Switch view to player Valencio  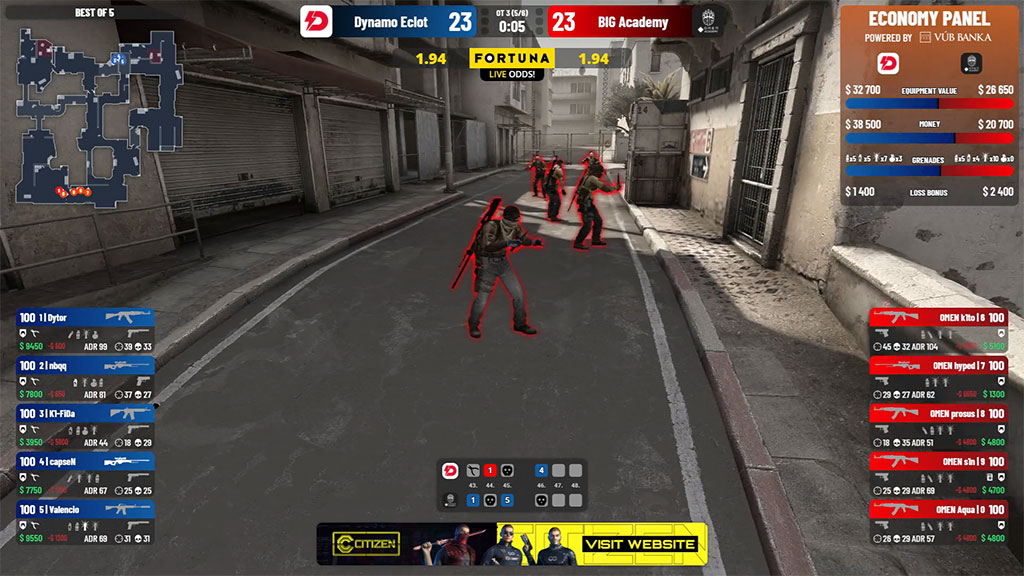pyautogui.click(x=85, y=523)
